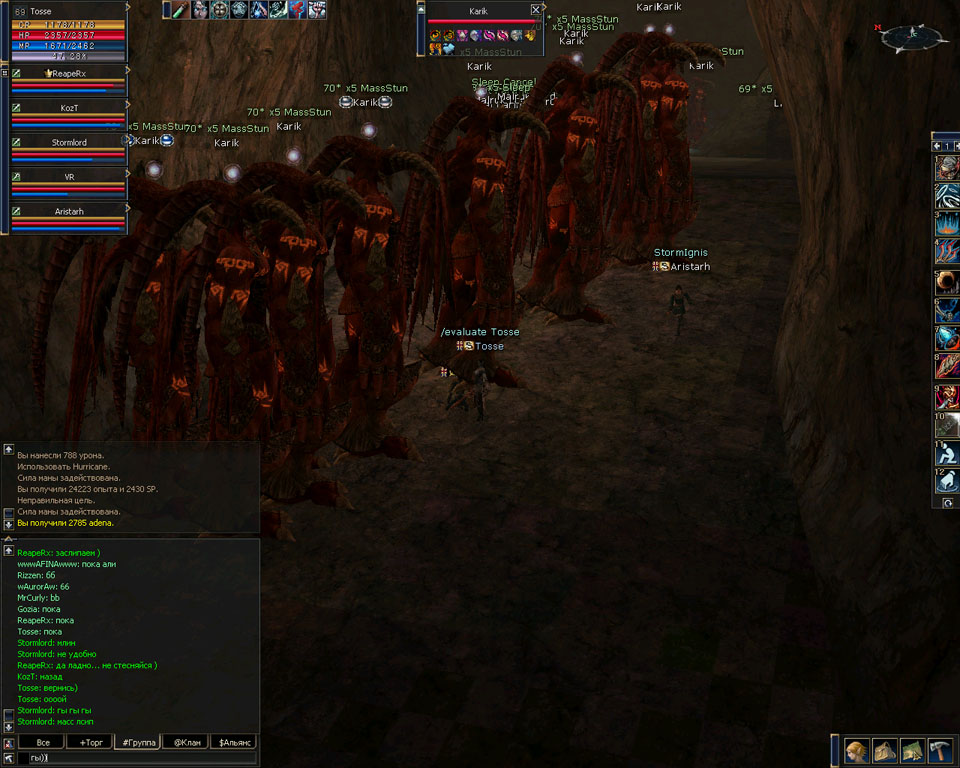Use the sit/stand action in slot 11
The image size is (960, 768).
pyautogui.click(x=948, y=453)
